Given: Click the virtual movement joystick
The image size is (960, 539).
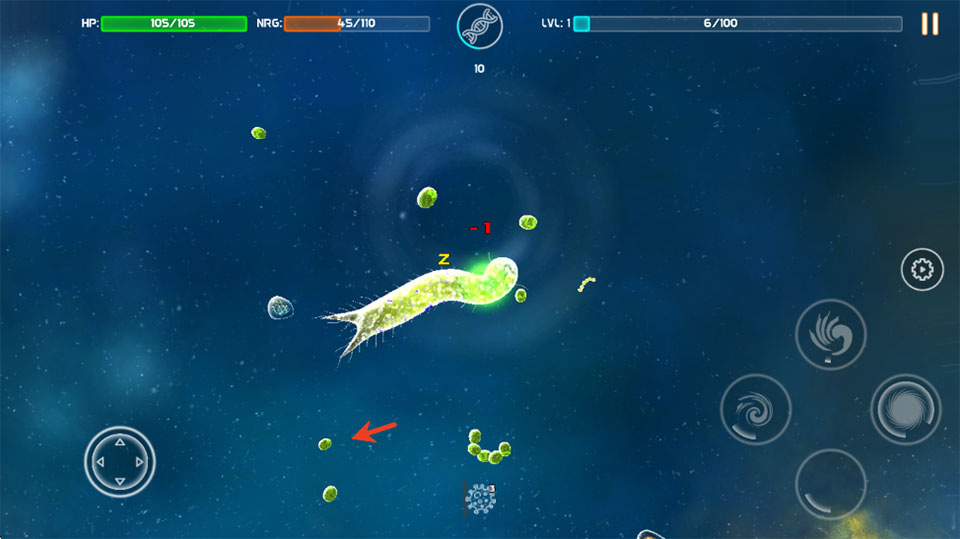Looking at the screenshot, I should [119, 461].
